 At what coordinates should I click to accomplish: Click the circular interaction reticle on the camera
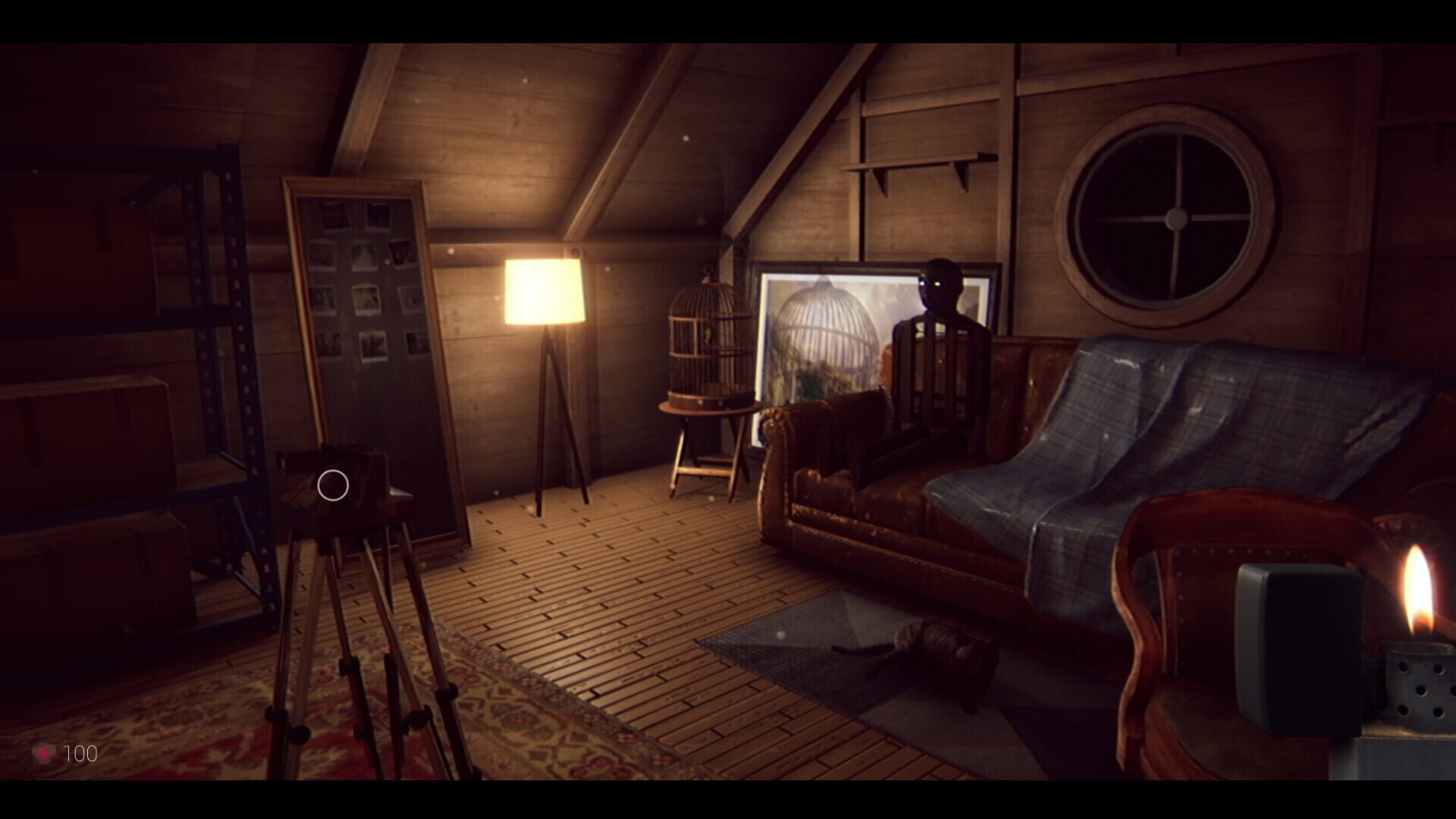click(332, 485)
